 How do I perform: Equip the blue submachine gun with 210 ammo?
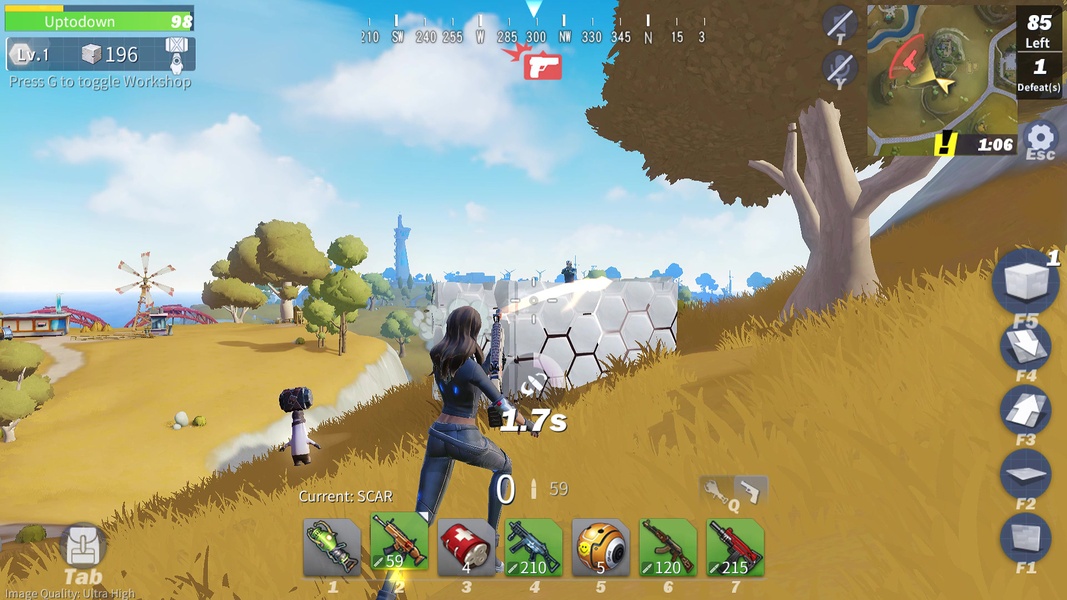tap(533, 547)
